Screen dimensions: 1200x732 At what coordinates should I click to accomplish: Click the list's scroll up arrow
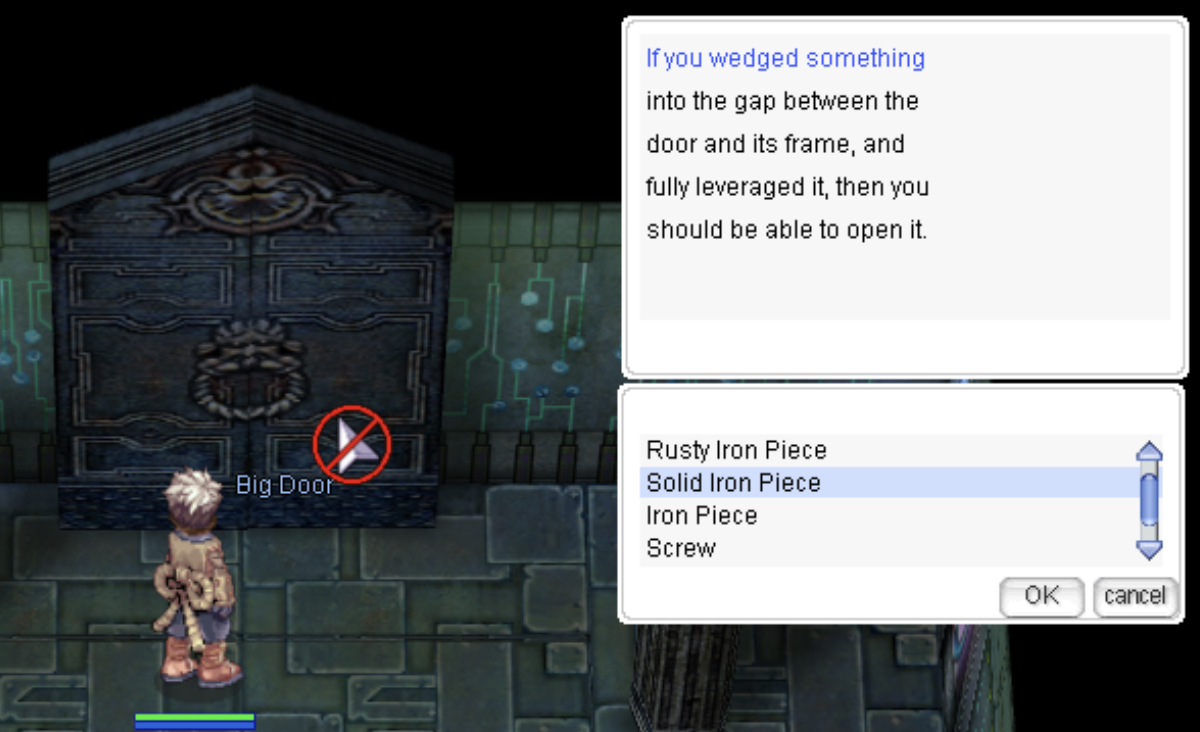[x=1150, y=452]
